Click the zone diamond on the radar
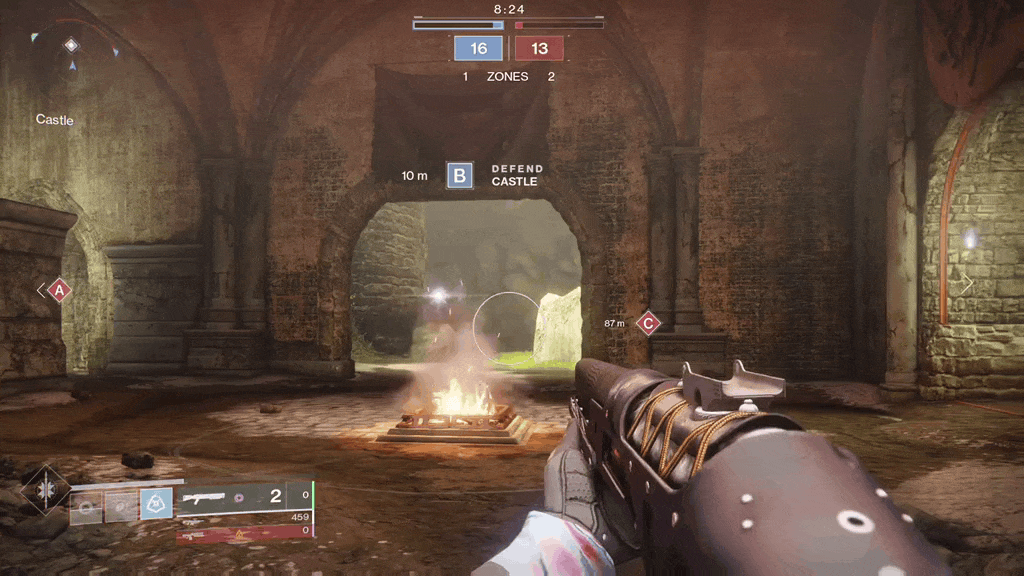Screen dimensions: 1024x576 pos(71,45)
